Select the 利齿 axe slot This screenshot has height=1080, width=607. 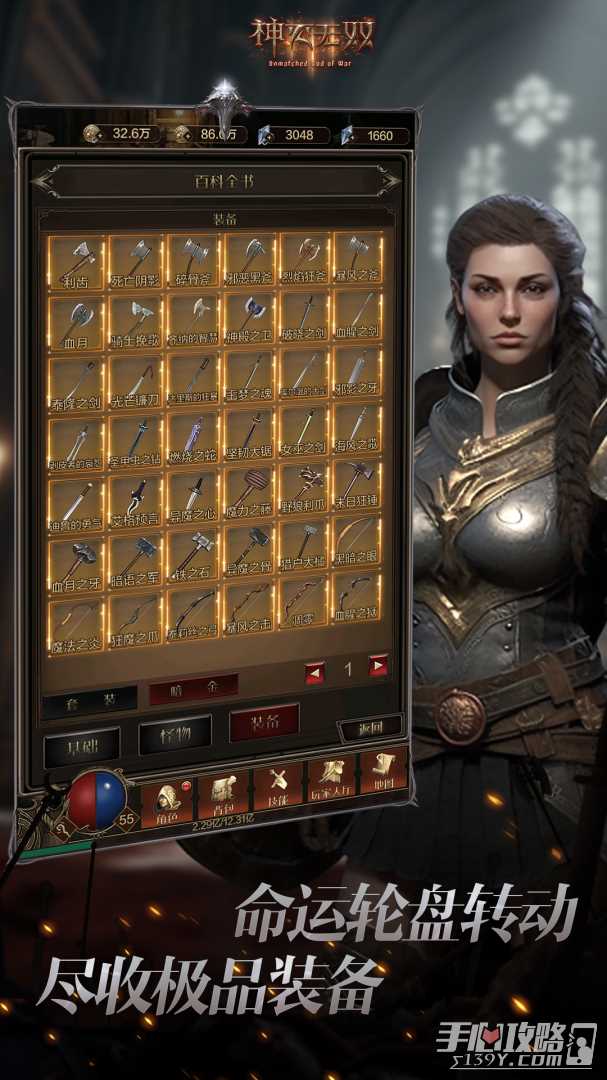coord(76,262)
